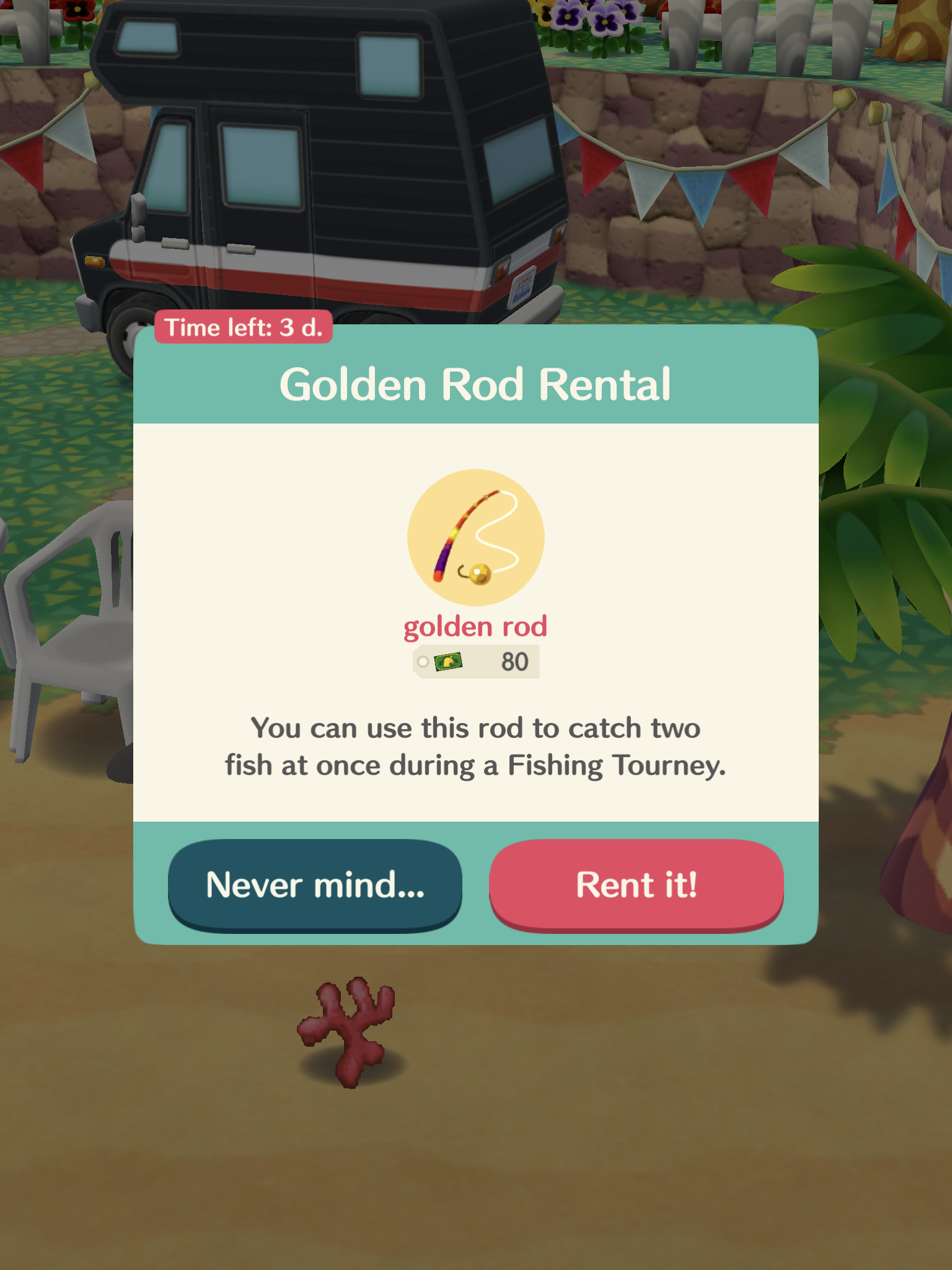Click the yellow circle behind the rod
Viewport: 952px width, 1270px height.
476,537
